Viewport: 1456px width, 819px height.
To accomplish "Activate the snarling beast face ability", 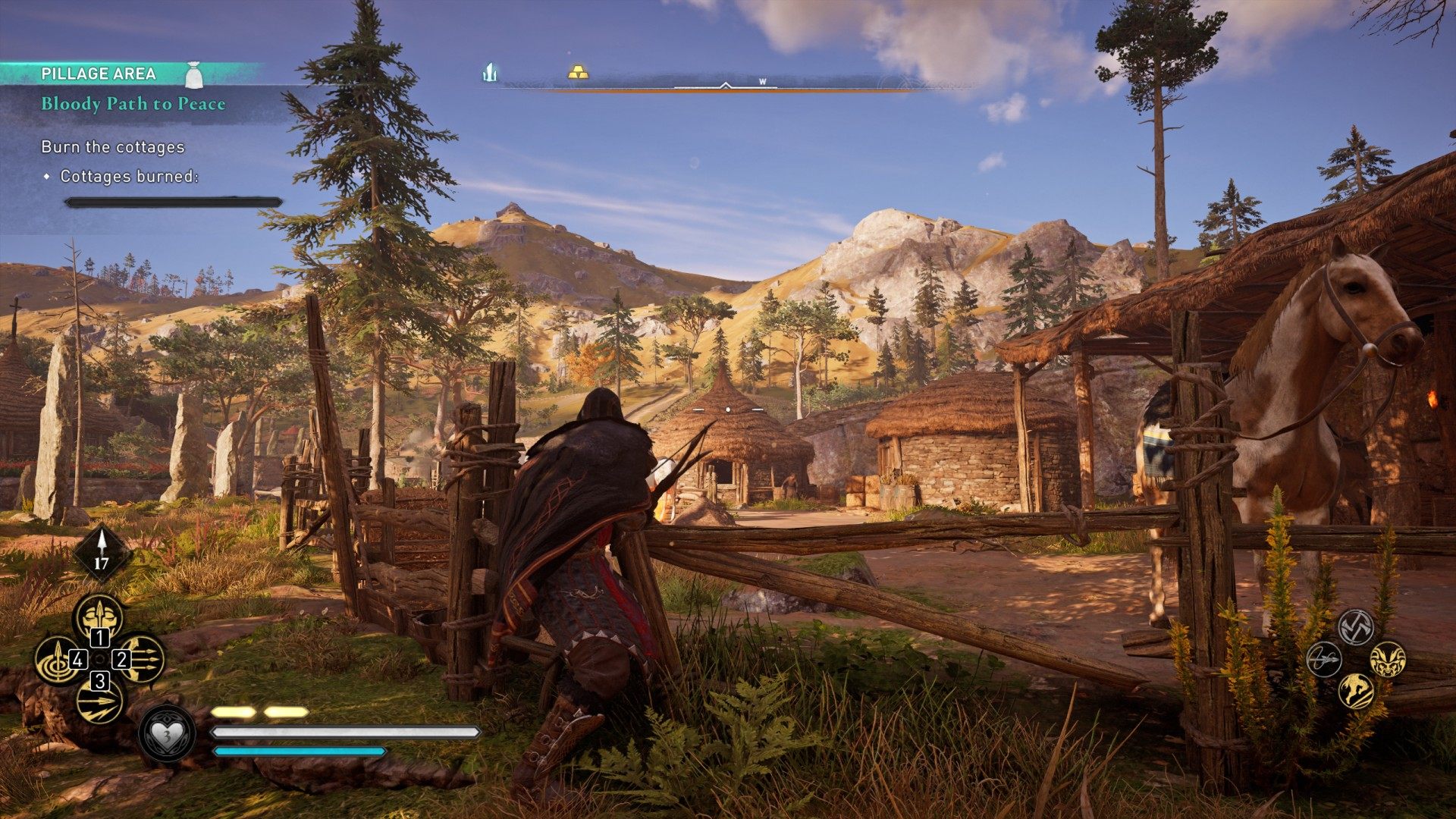I will (x=1388, y=659).
